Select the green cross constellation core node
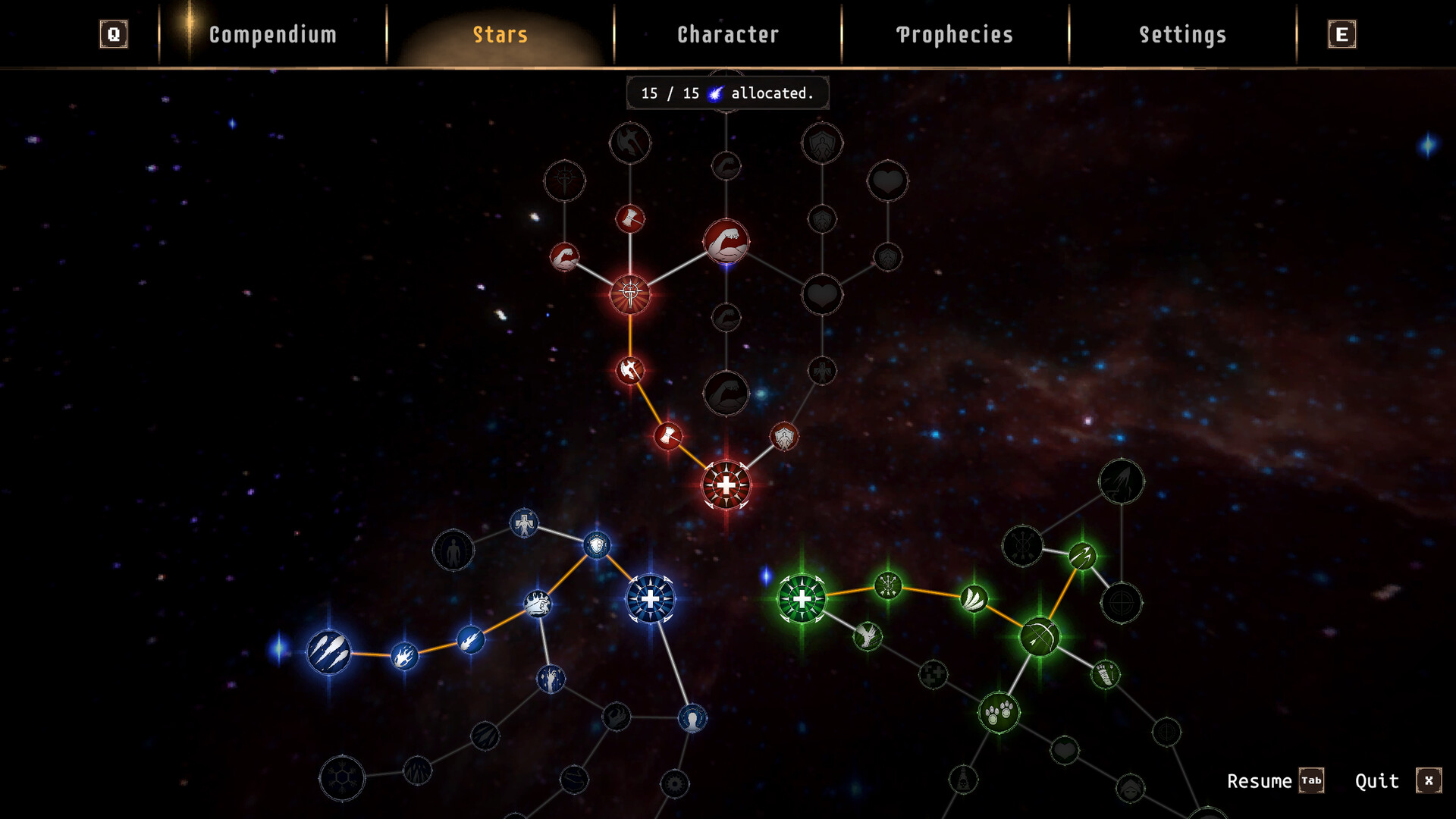 [x=802, y=599]
